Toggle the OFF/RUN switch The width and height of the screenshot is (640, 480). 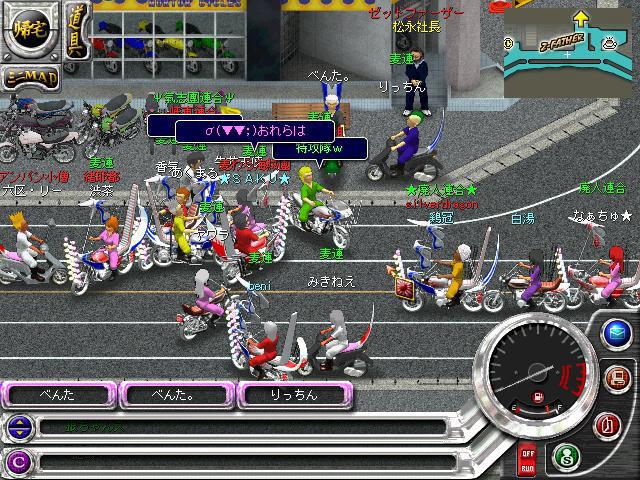pos(527,462)
